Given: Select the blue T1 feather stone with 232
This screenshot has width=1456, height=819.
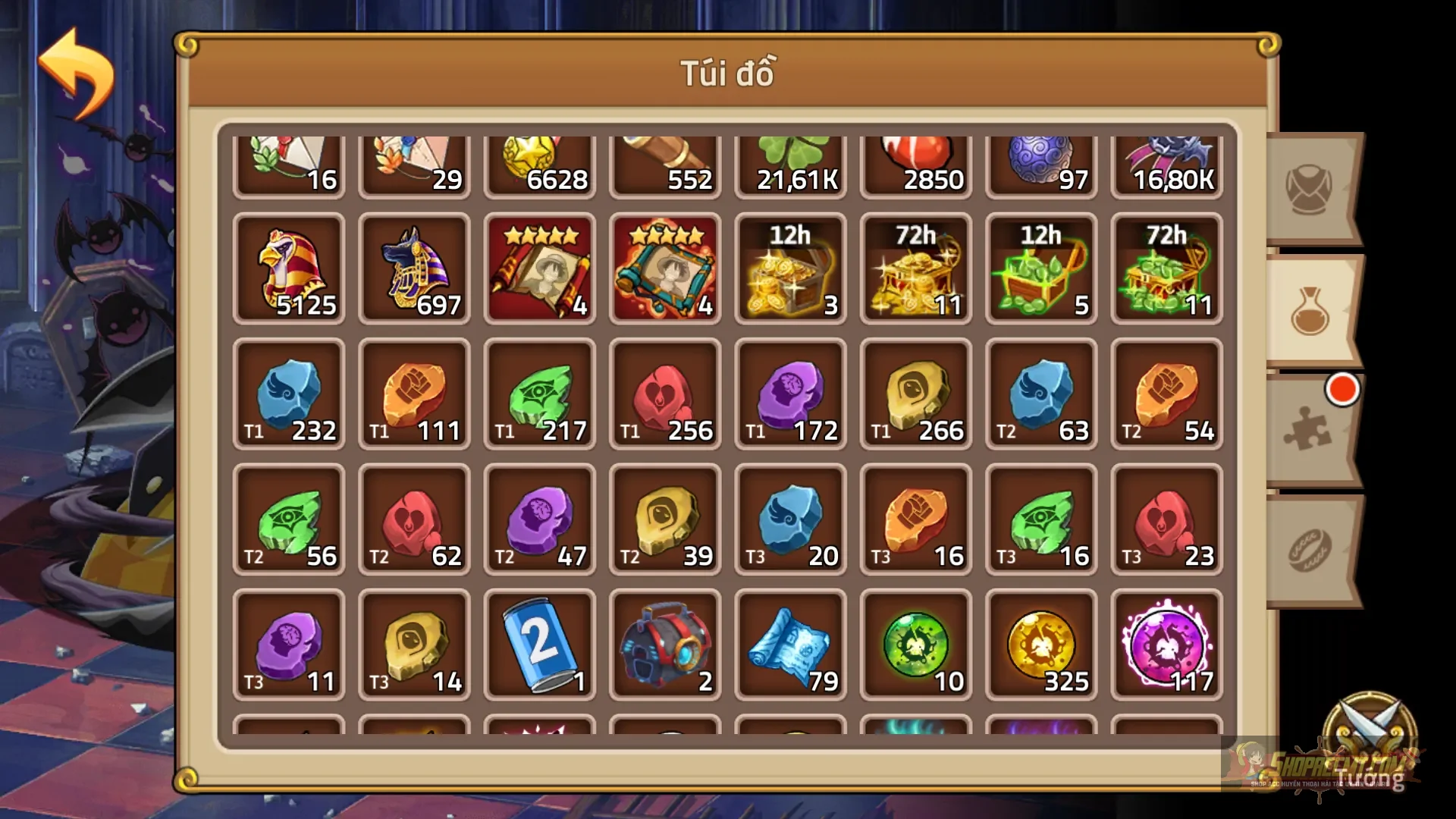Looking at the screenshot, I should (289, 394).
